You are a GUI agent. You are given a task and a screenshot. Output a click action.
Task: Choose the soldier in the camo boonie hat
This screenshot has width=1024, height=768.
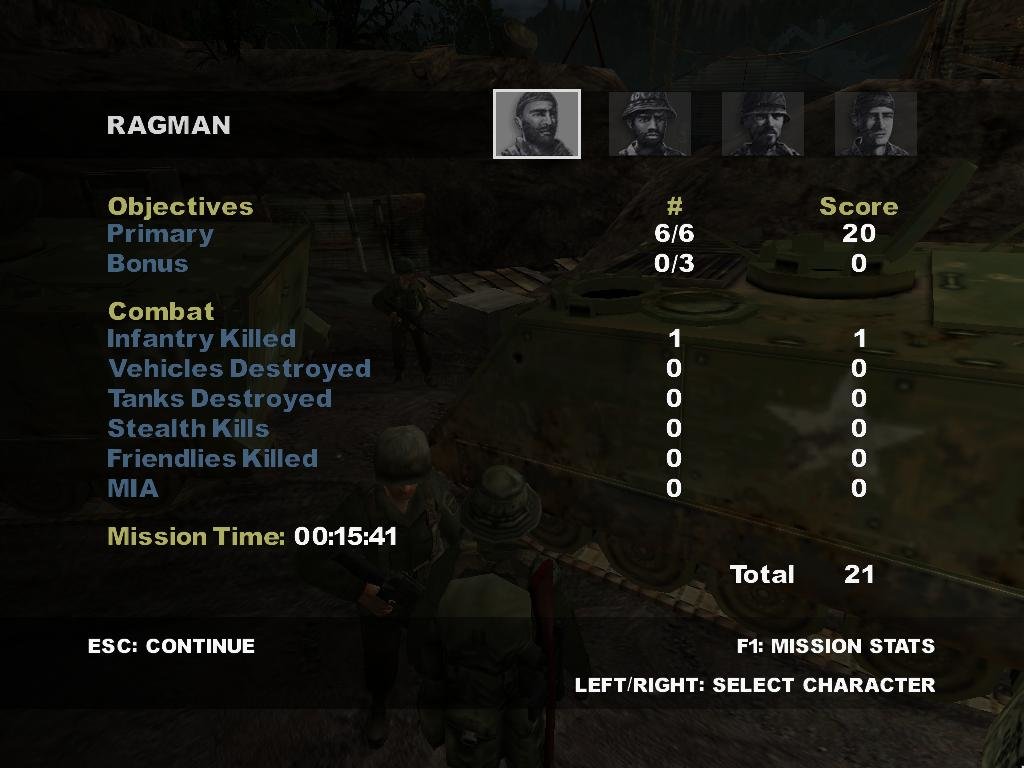click(649, 124)
